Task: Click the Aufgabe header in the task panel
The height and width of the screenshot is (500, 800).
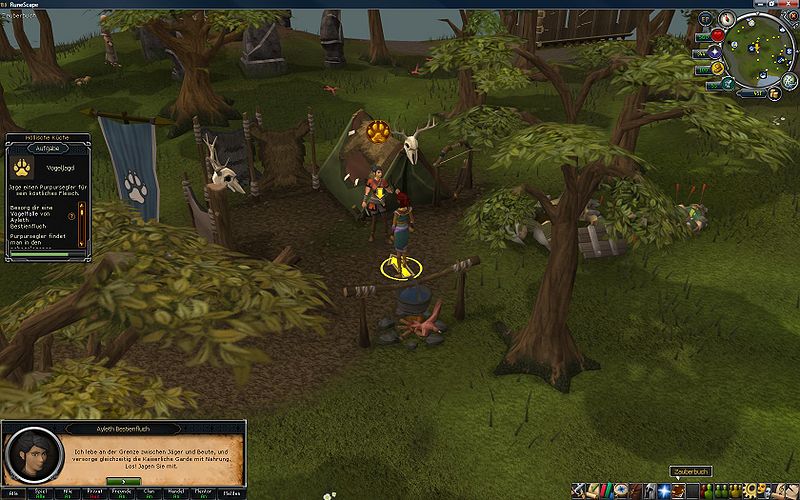Action: (49, 147)
